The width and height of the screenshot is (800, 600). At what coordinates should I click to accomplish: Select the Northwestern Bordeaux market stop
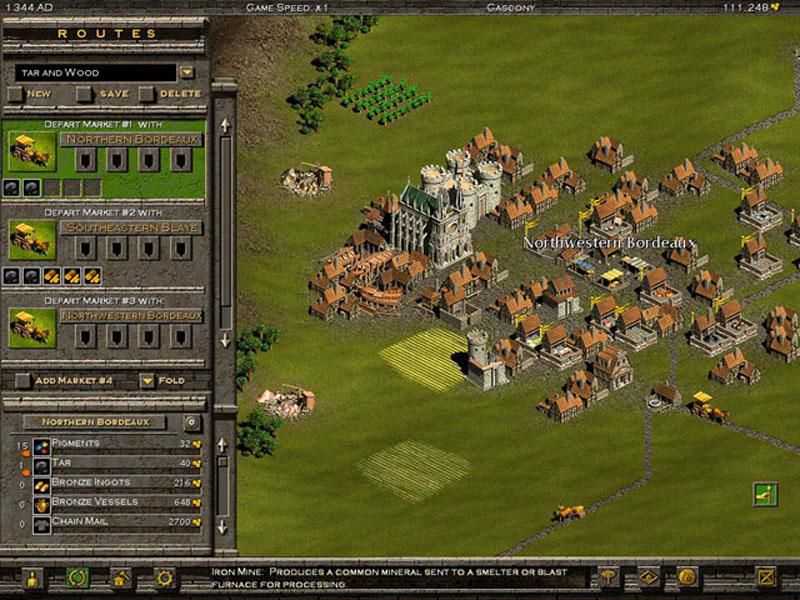tap(133, 316)
